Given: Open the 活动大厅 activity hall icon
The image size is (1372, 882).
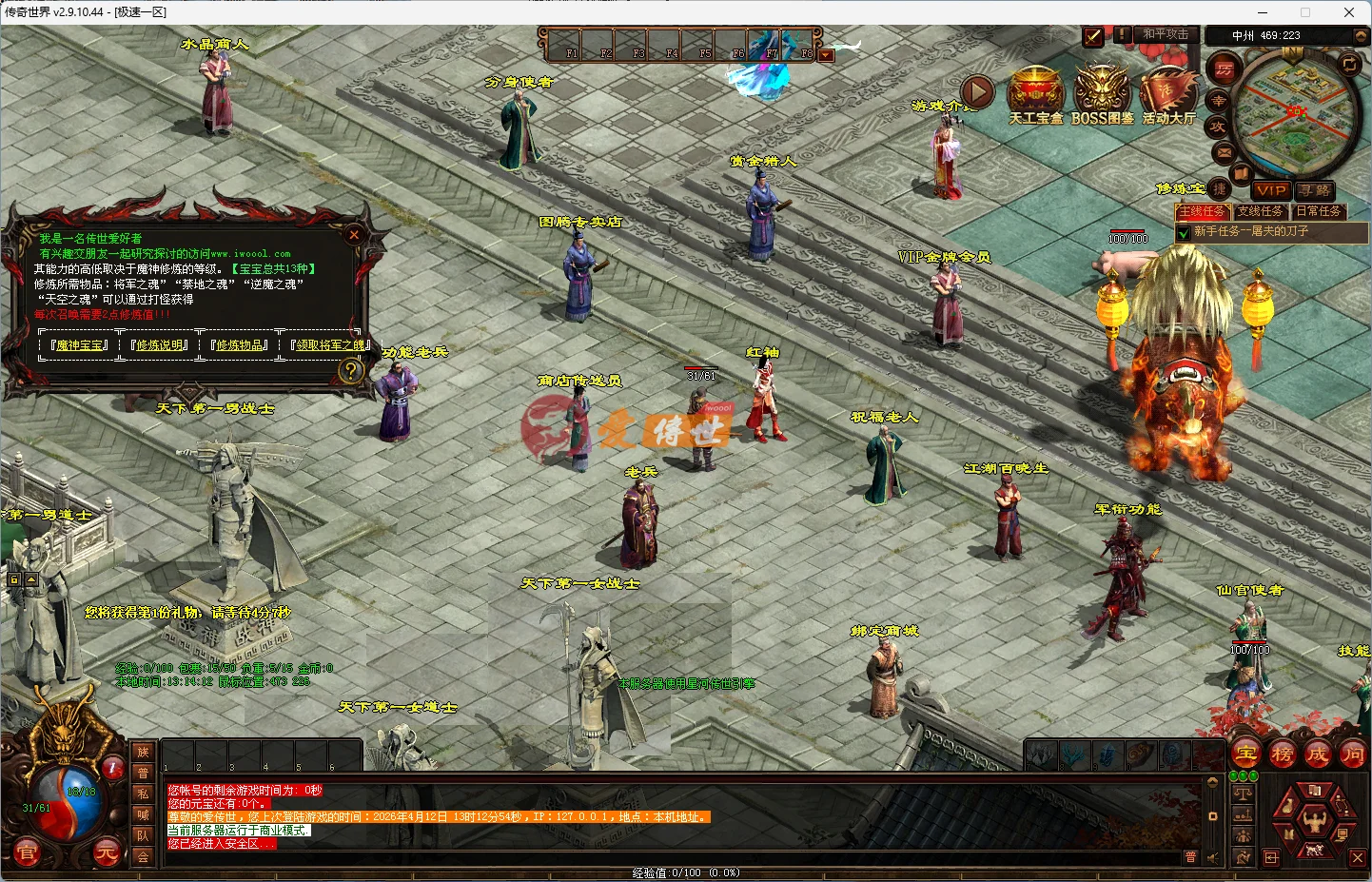Looking at the screenshot, I should [1167, 92].
